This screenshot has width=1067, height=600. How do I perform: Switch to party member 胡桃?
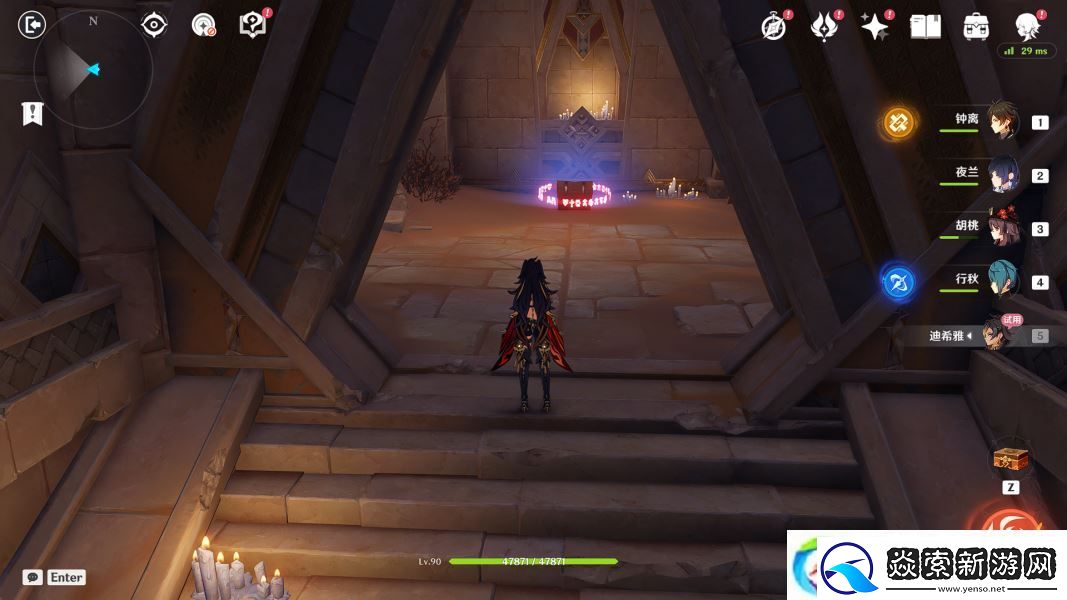[x=1002, y=228]
